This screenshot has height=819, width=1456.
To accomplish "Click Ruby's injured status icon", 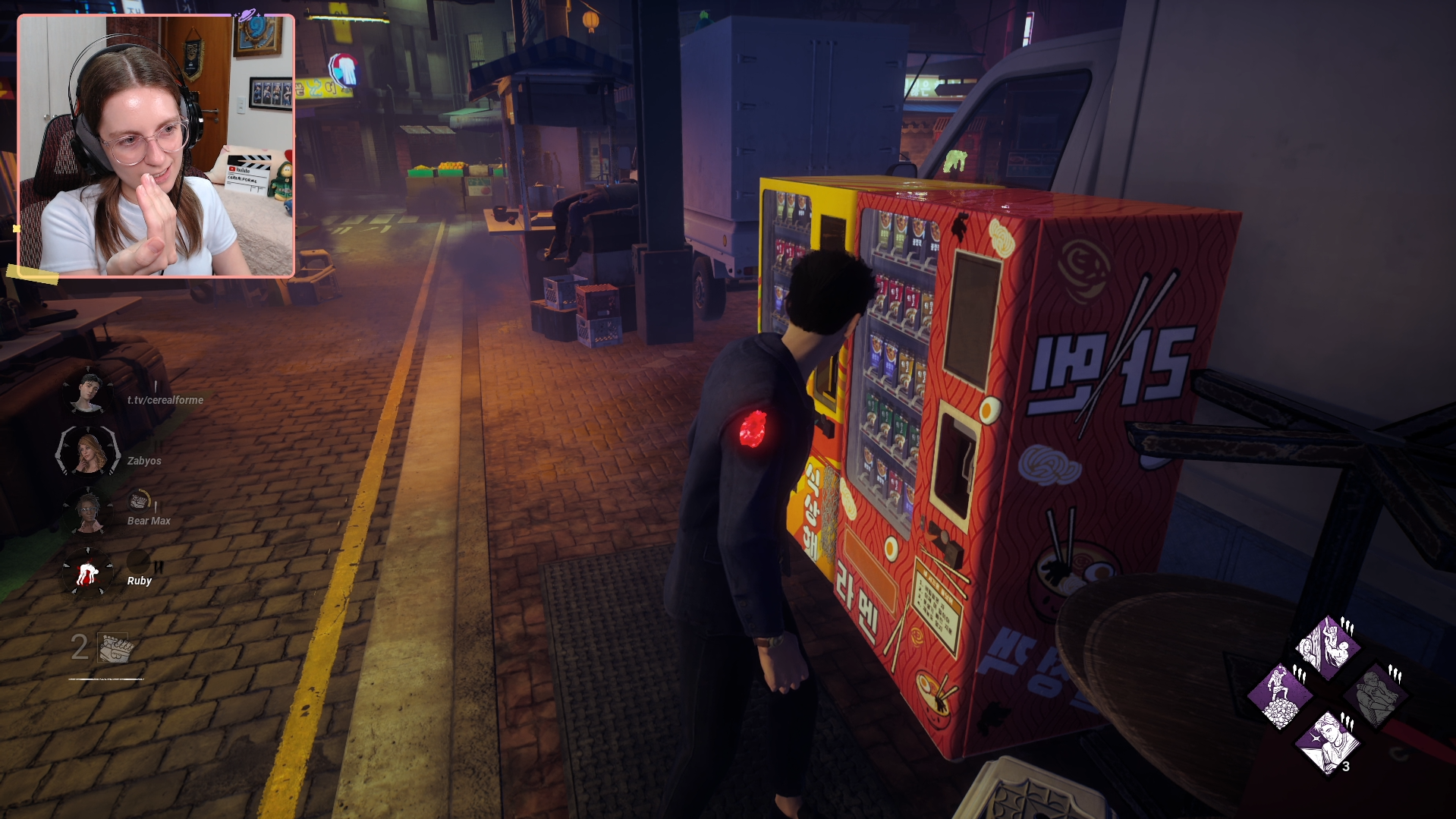I will [88, 574].
